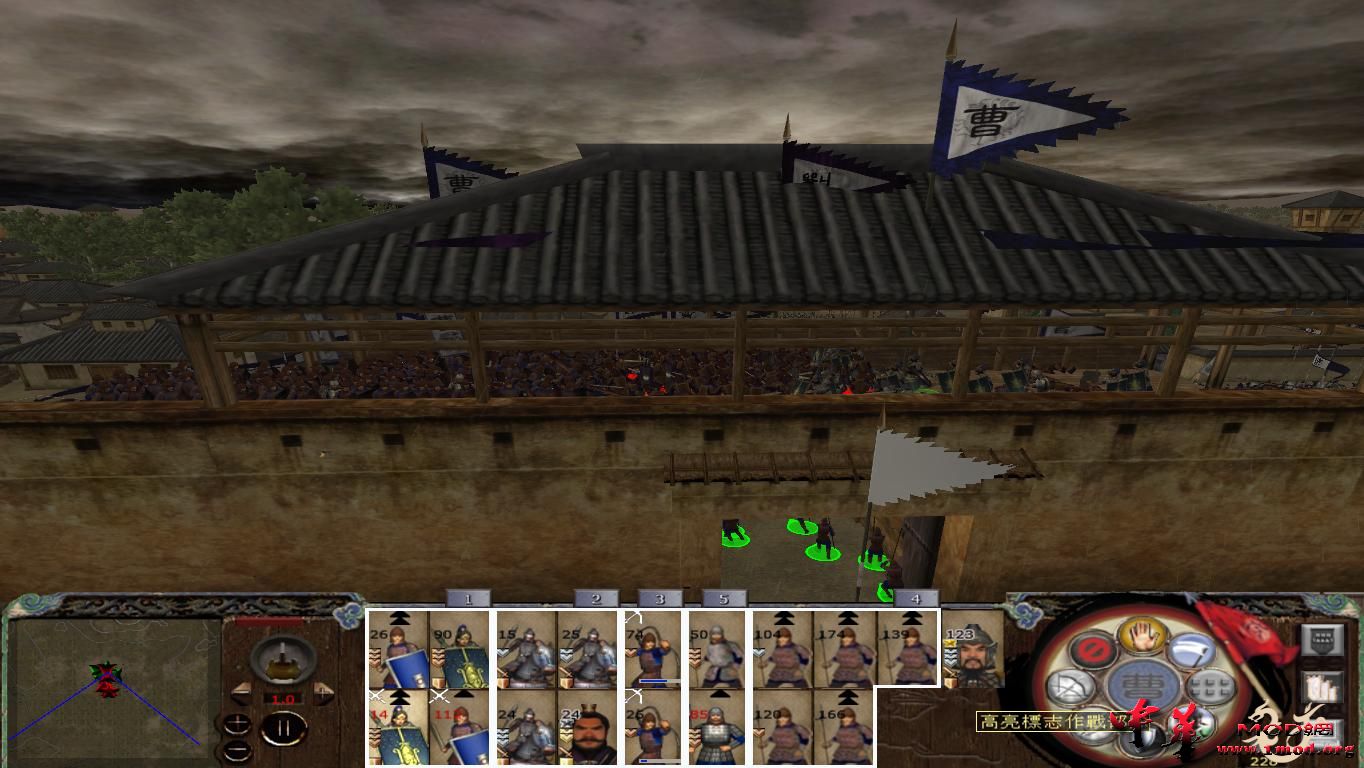Toggle the red fire-at-will prohibition icon
1364x768 pixels.
[x=1093, y=648]
